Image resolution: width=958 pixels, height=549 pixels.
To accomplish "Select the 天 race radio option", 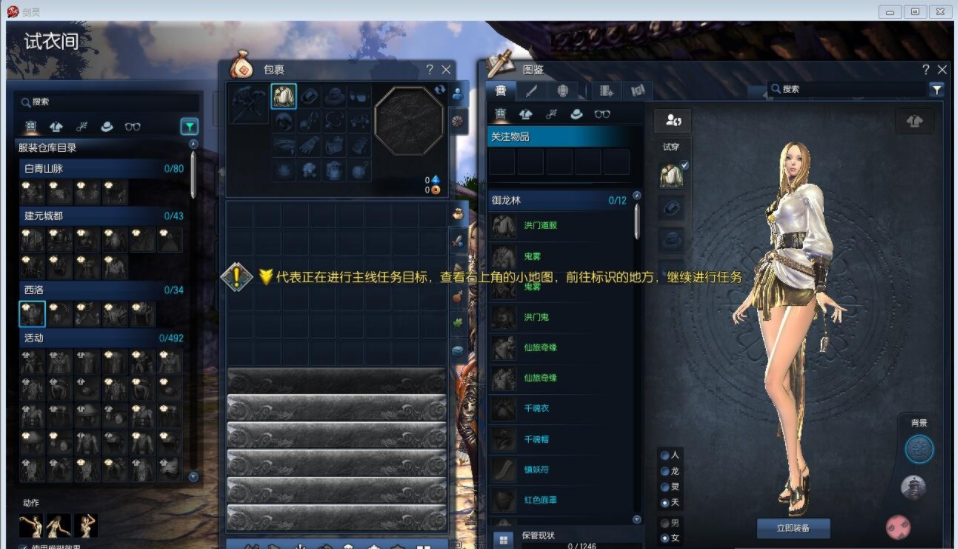I will pyautogui.click(x=665, y=502).
